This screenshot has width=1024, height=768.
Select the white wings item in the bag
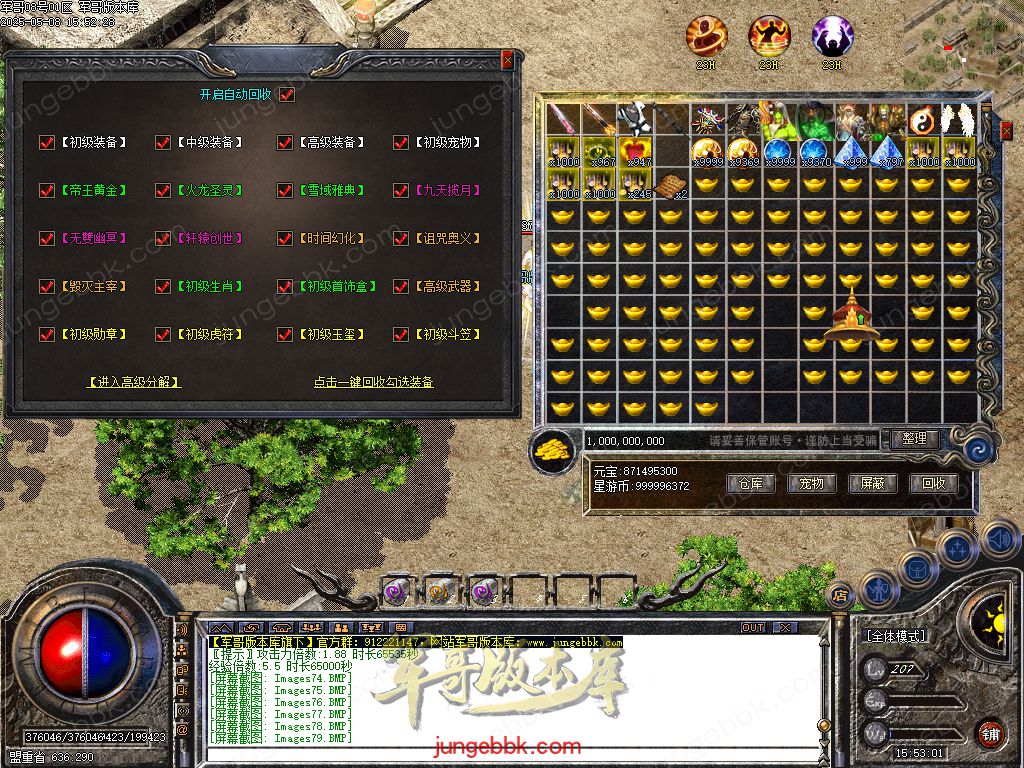(960, 120)
